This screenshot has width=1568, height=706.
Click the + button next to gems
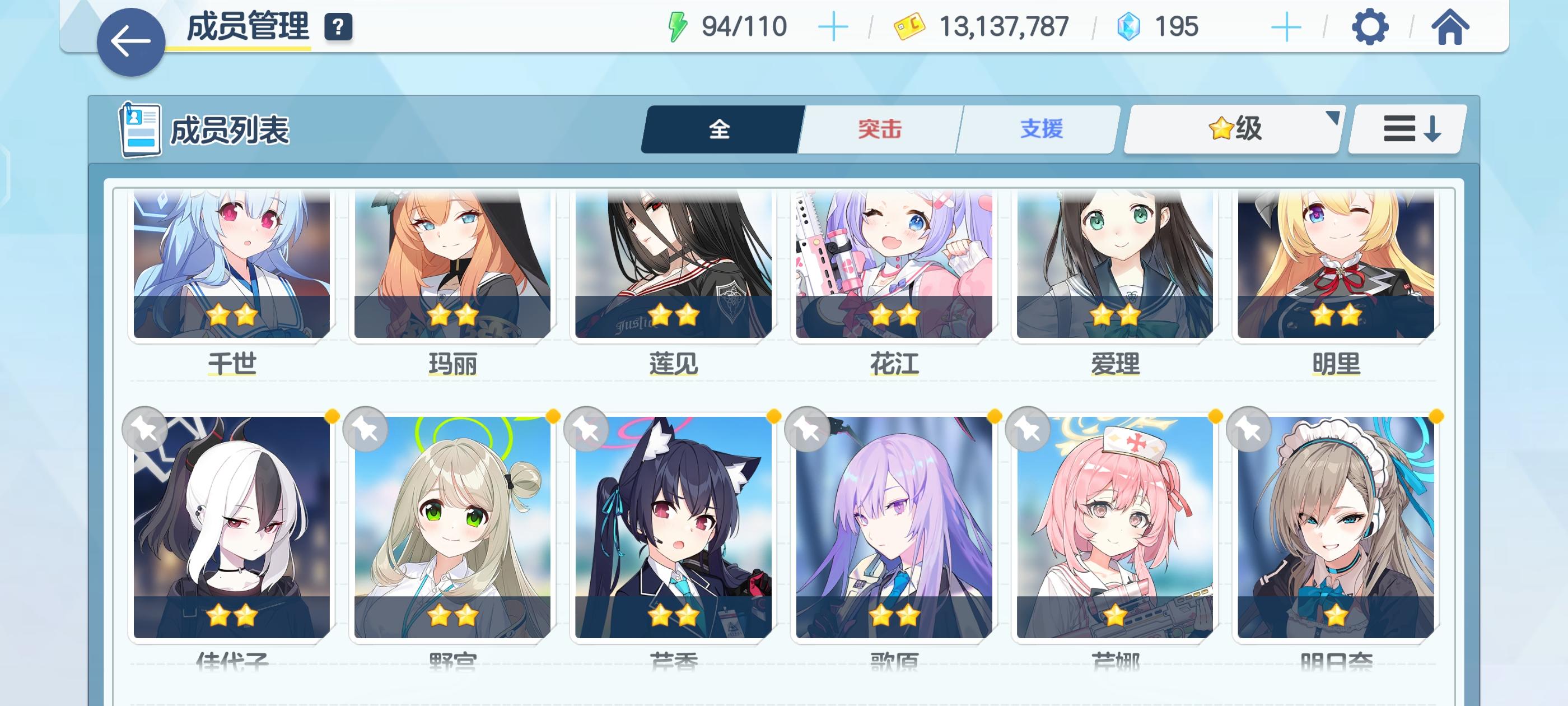pos(1283,27)
